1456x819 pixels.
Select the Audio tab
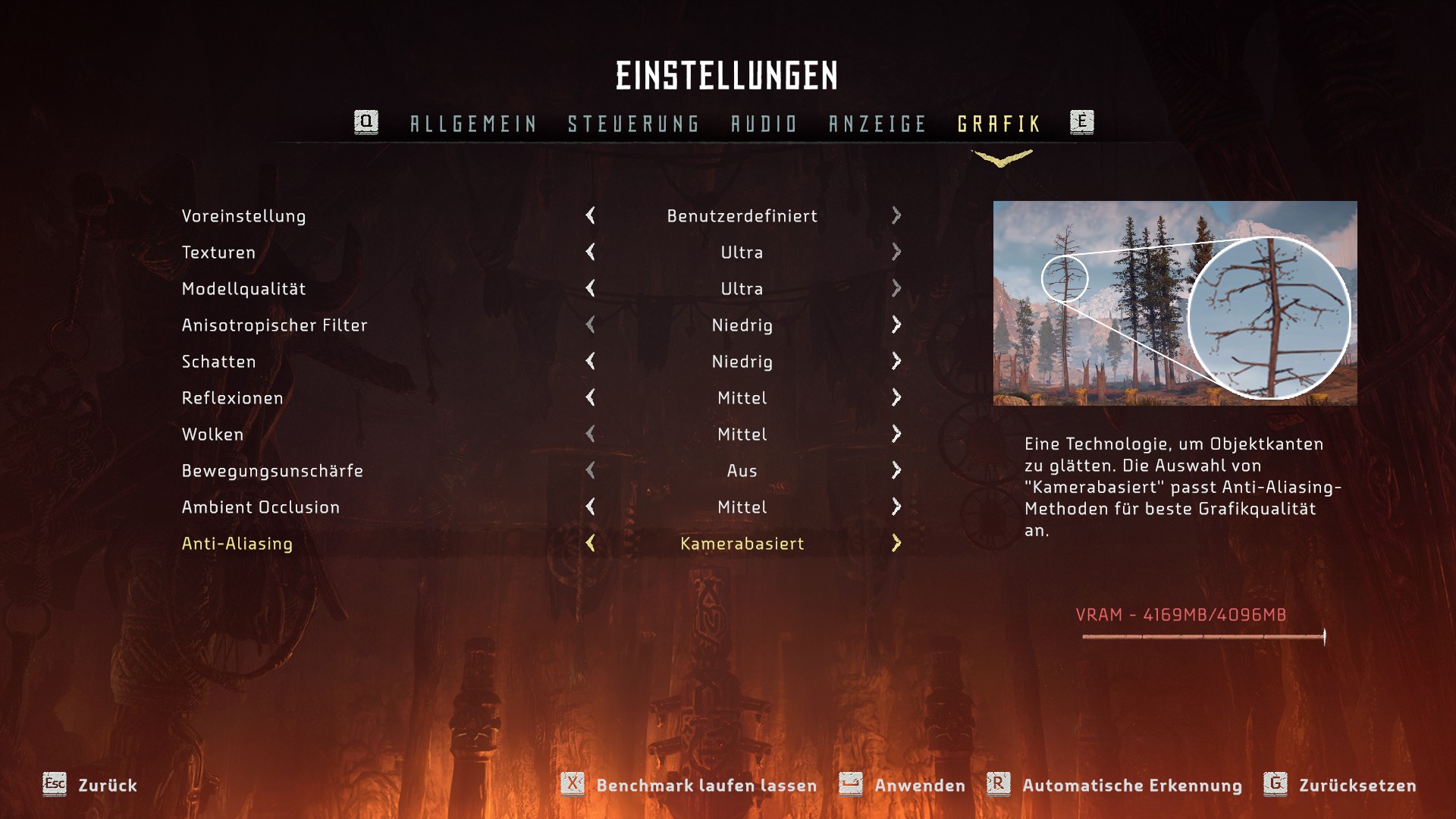pyautogui.click(x=764, y=124)
